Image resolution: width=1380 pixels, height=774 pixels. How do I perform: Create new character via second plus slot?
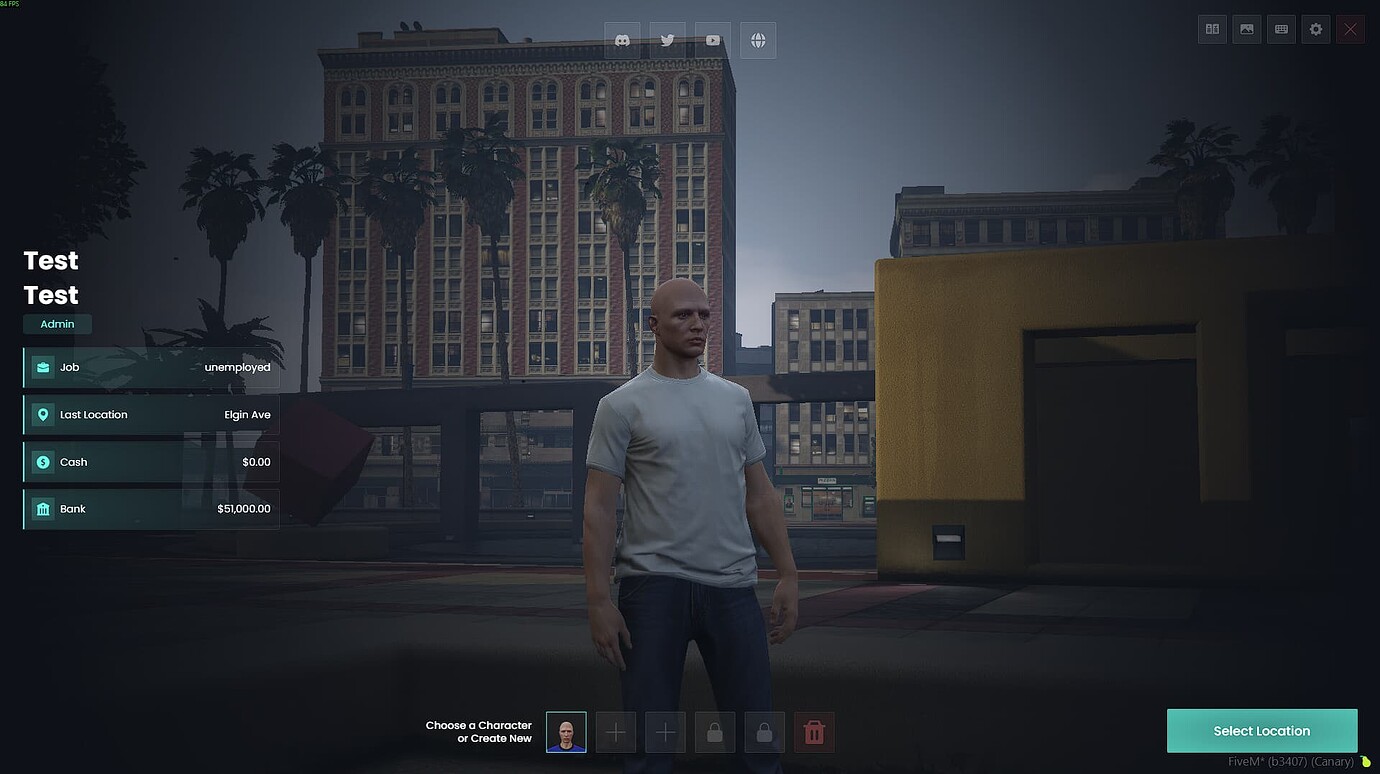665,732
